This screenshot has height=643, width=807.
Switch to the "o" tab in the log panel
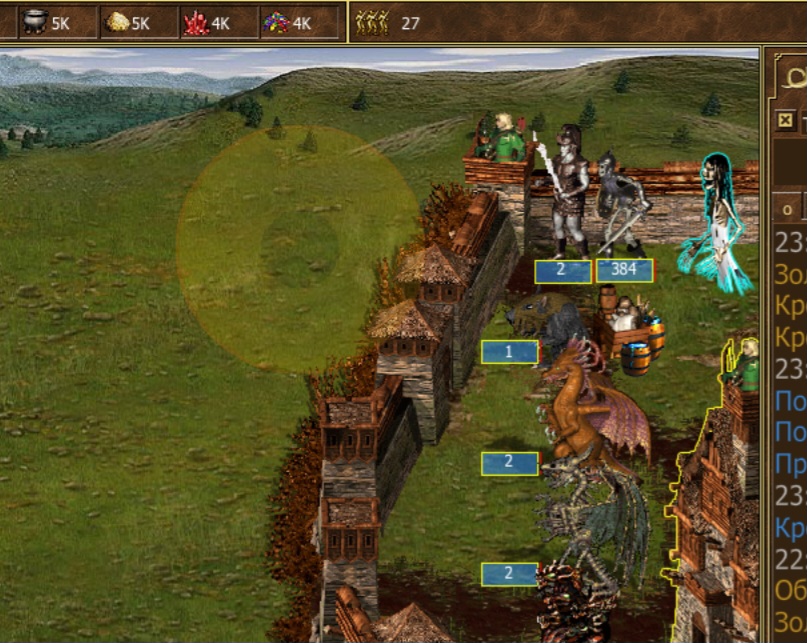pos(788,209)
